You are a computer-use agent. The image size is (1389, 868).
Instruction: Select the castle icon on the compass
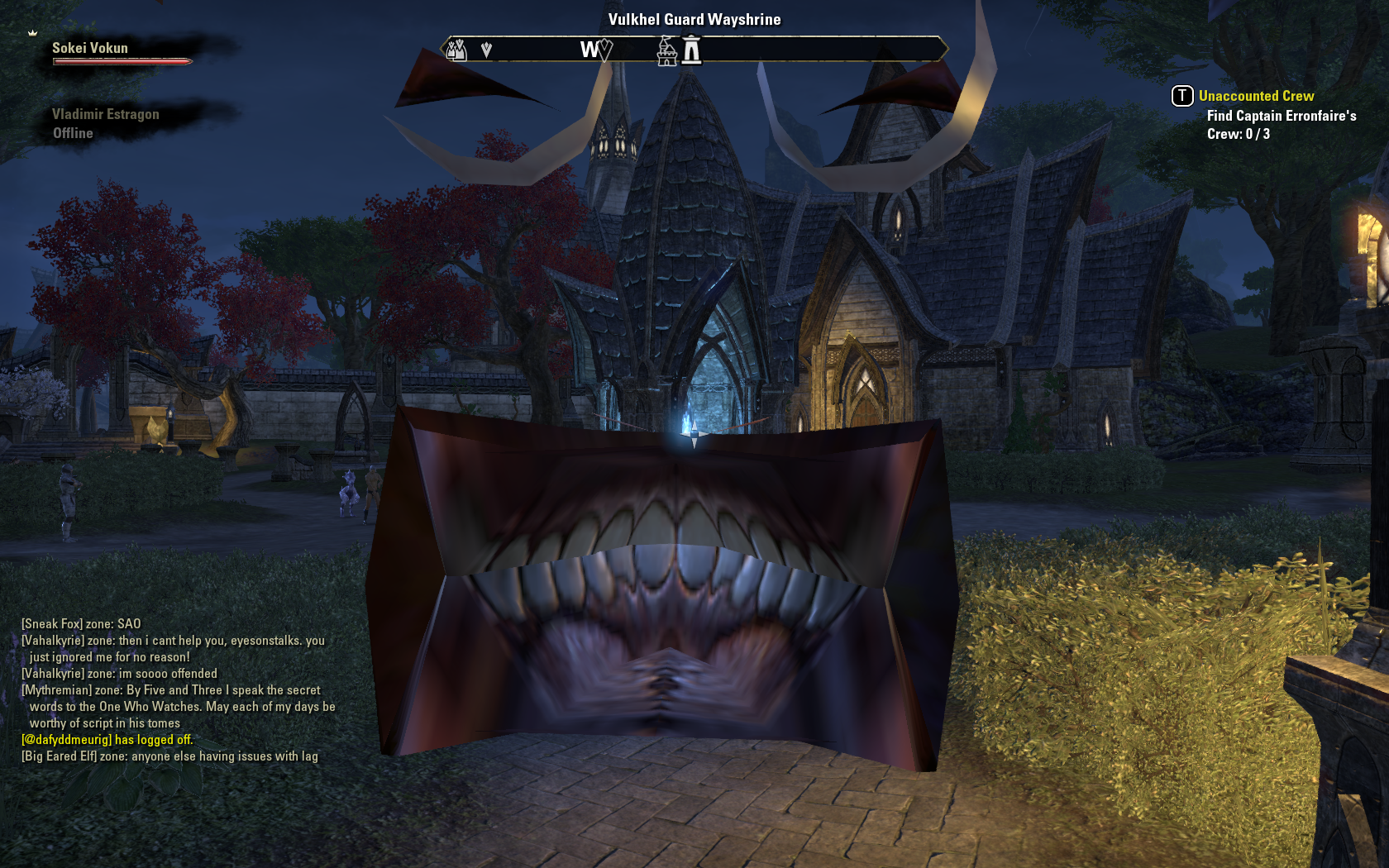666,51
